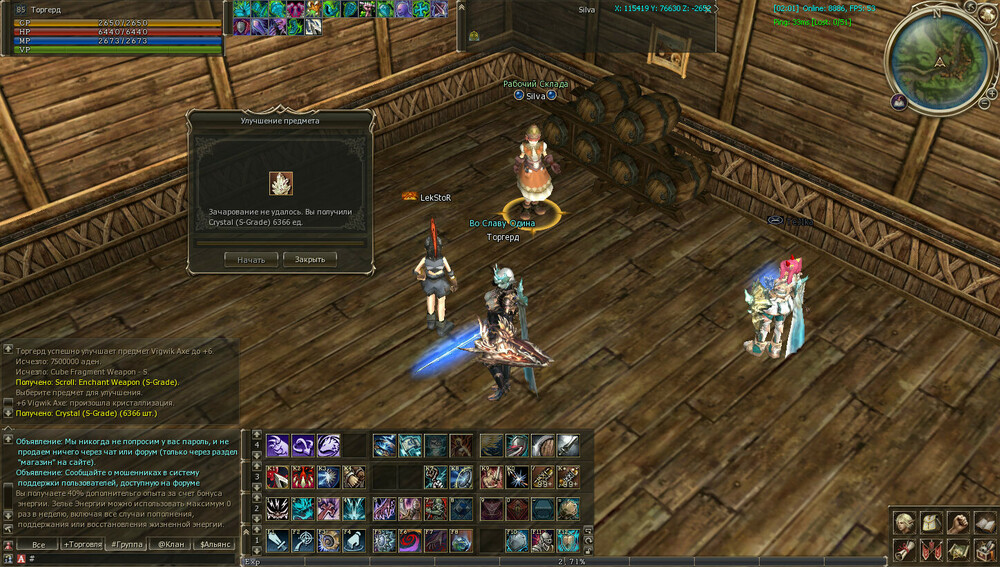Open the skills book icon

tap(984, 522)
